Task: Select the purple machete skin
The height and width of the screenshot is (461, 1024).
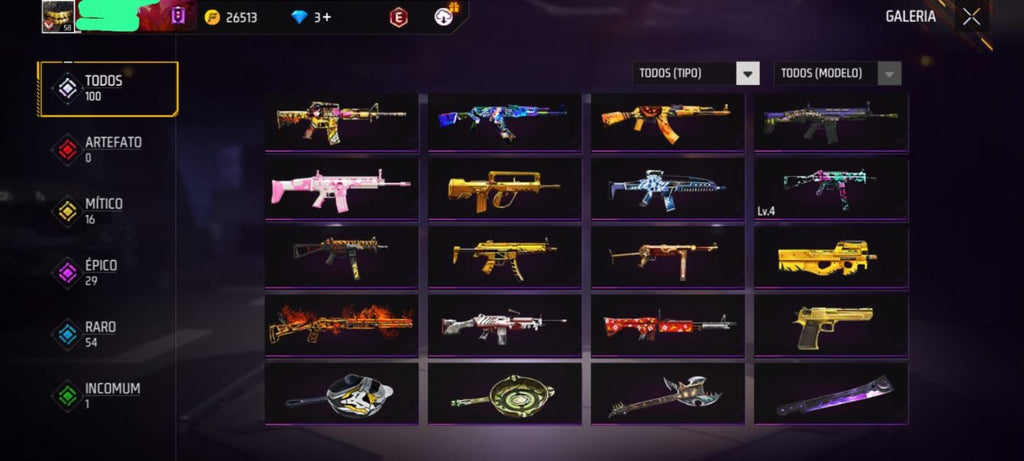Action: [x=828, y=394]
